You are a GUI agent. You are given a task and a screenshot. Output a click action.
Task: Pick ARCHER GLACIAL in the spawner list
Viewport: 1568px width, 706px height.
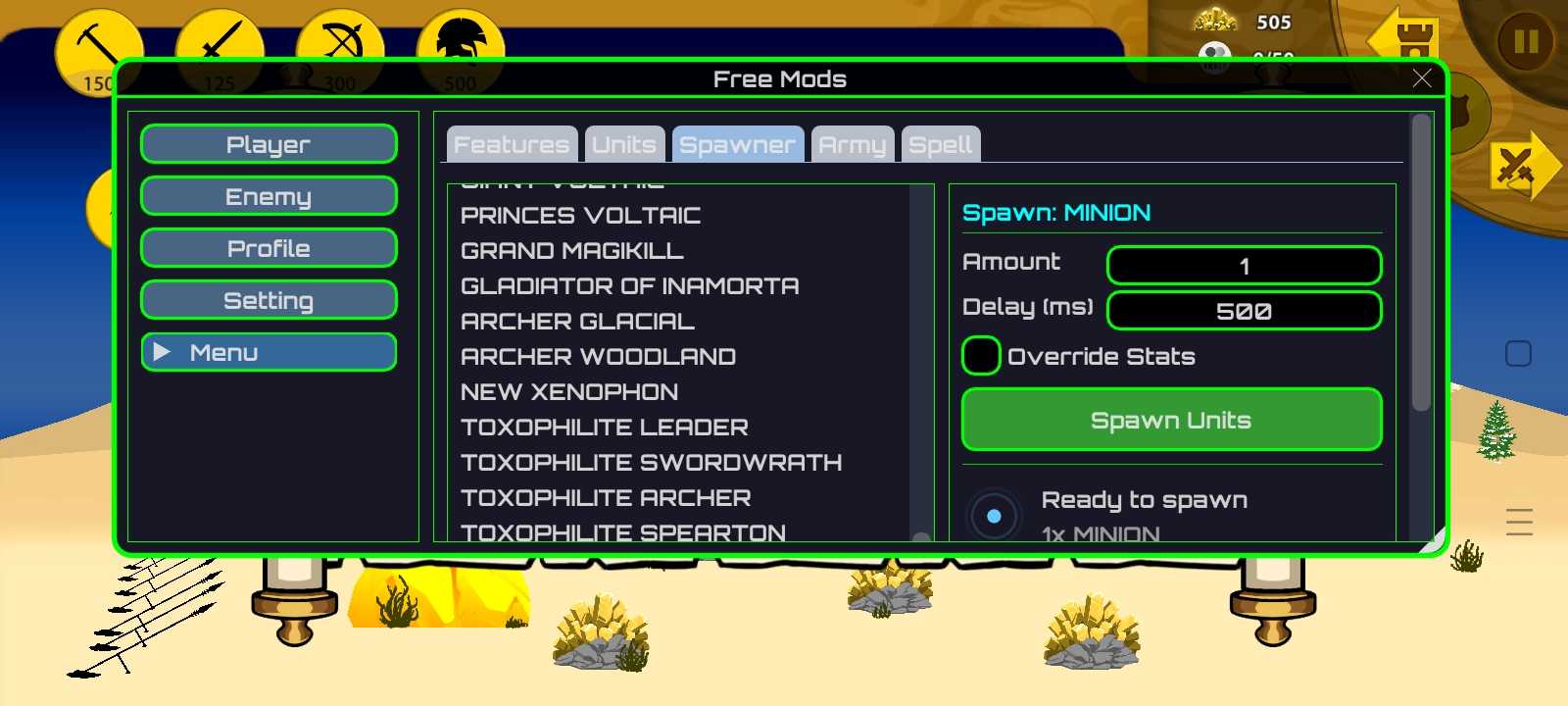tap(577, 322)
